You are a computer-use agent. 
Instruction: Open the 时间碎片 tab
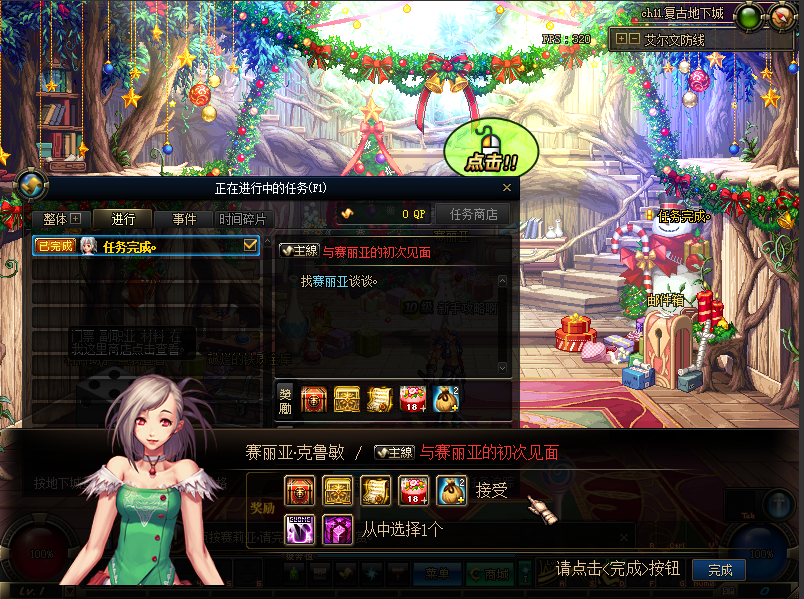[x=243, y=219]
